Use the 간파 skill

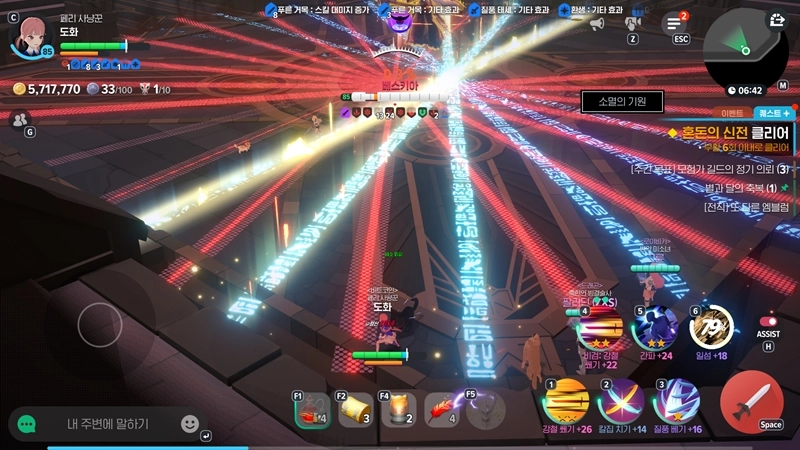[655, 328]
